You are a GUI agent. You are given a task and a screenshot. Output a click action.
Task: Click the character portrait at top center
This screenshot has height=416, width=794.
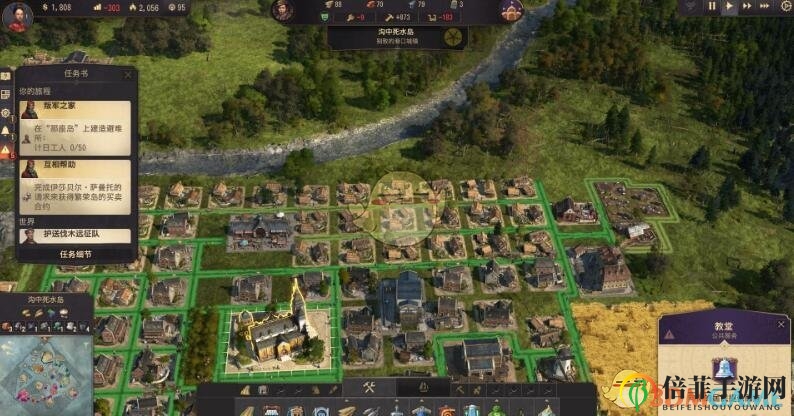point(283,11)
